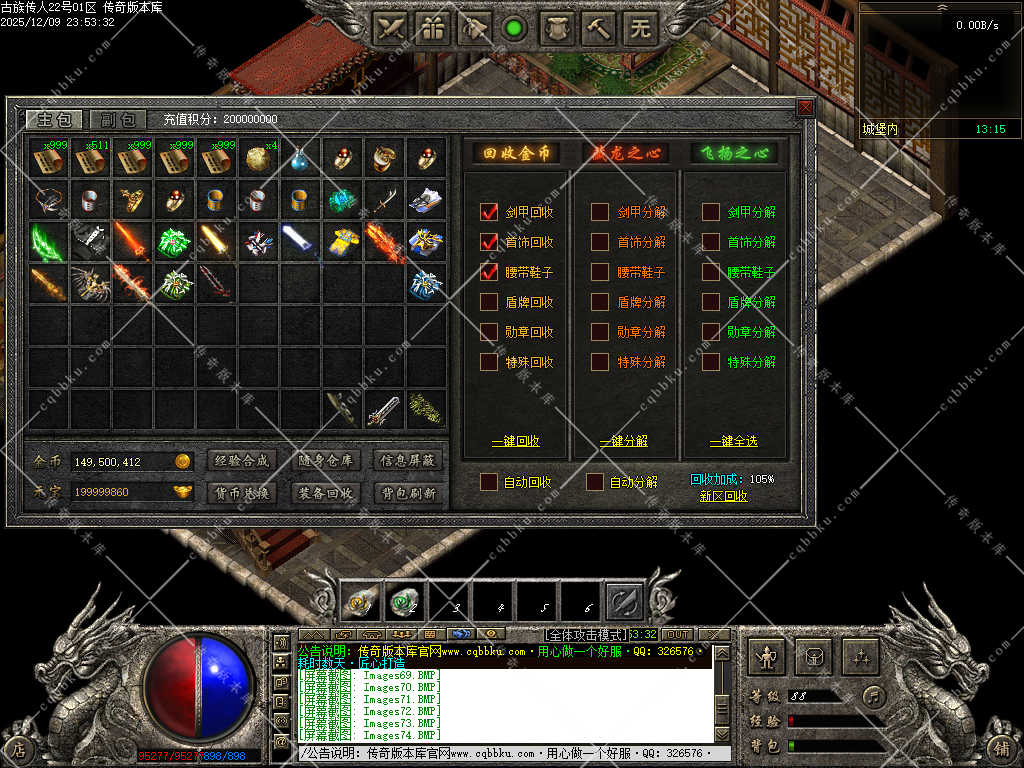This screenshot has width=1024, height=768.
Task: Toggle the 盾牌回收 checkbox
Action: tap(489, 302)
